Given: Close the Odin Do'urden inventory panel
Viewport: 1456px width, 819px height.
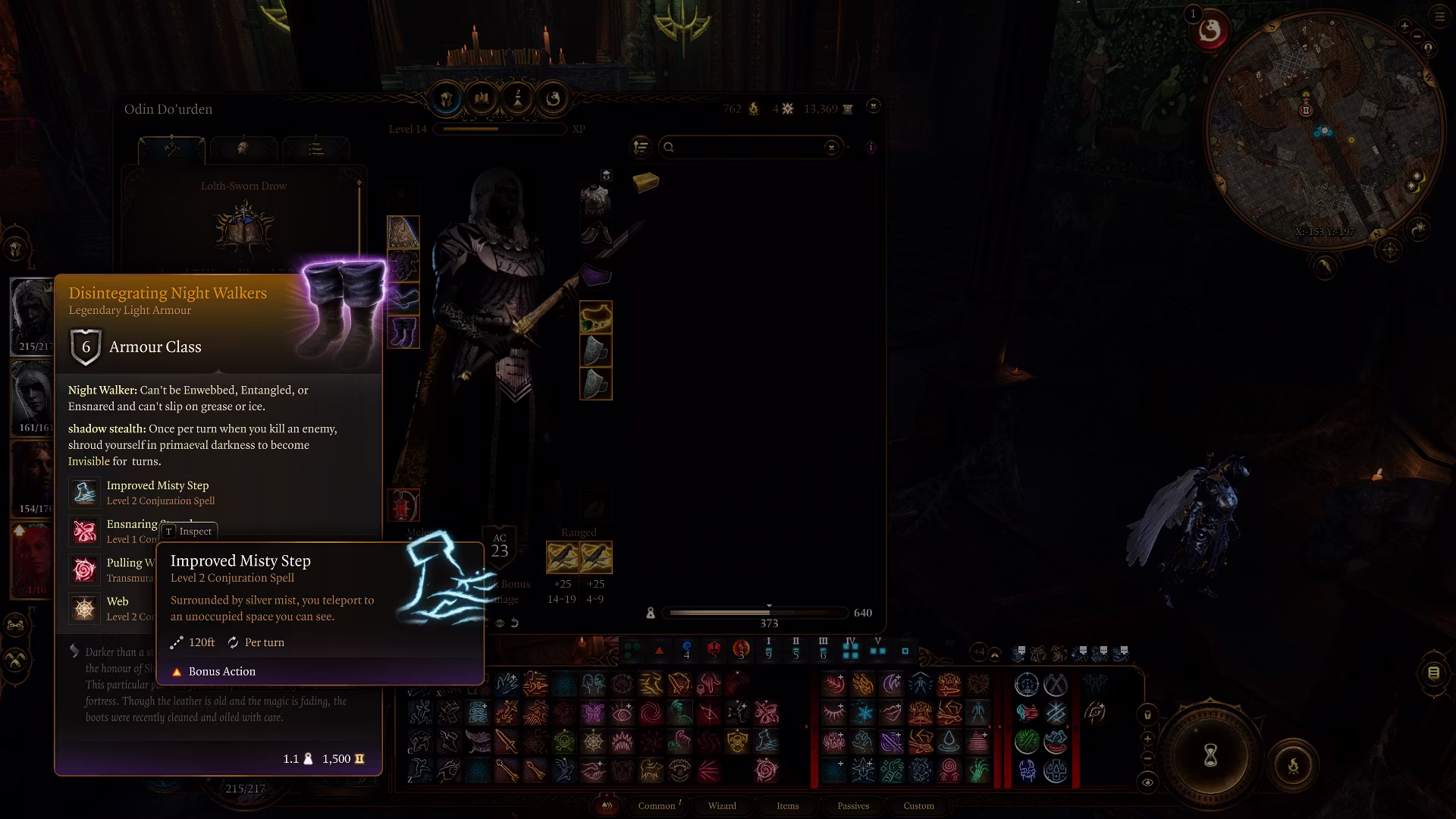Looking at the screenshot, I should click(x=874, y=106).
